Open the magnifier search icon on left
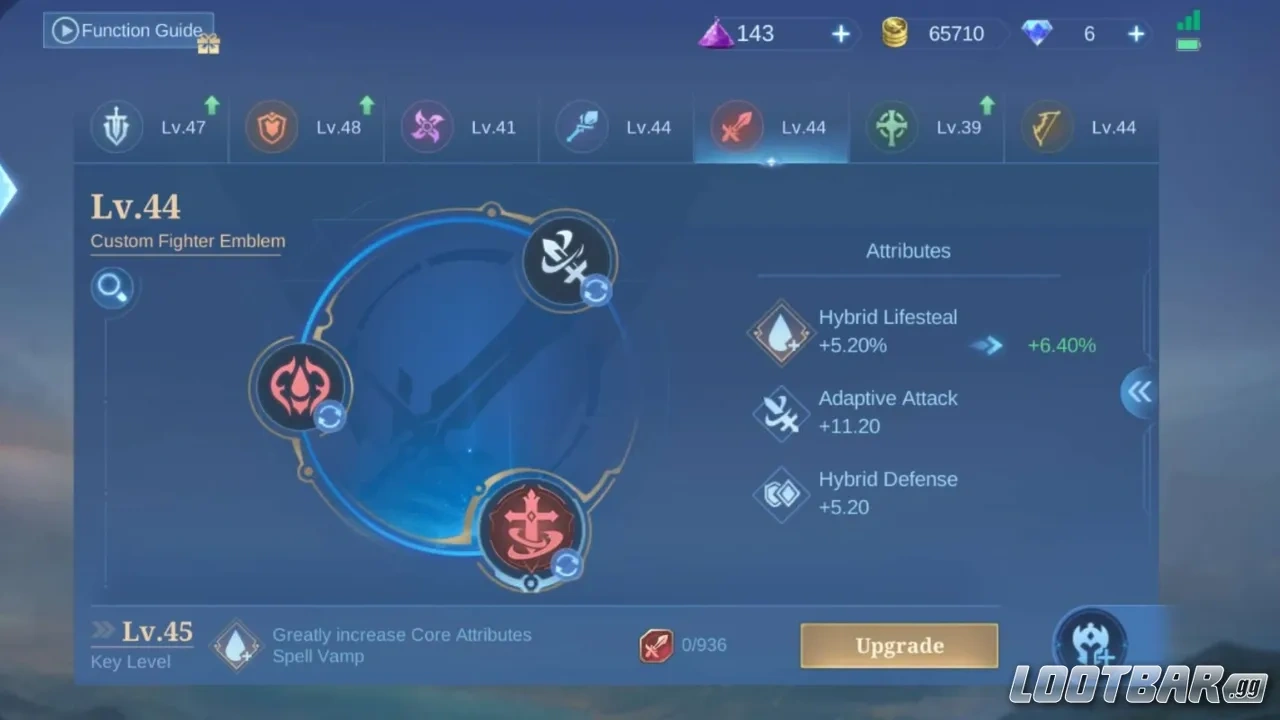1280x720 pixels. (112, 288)
